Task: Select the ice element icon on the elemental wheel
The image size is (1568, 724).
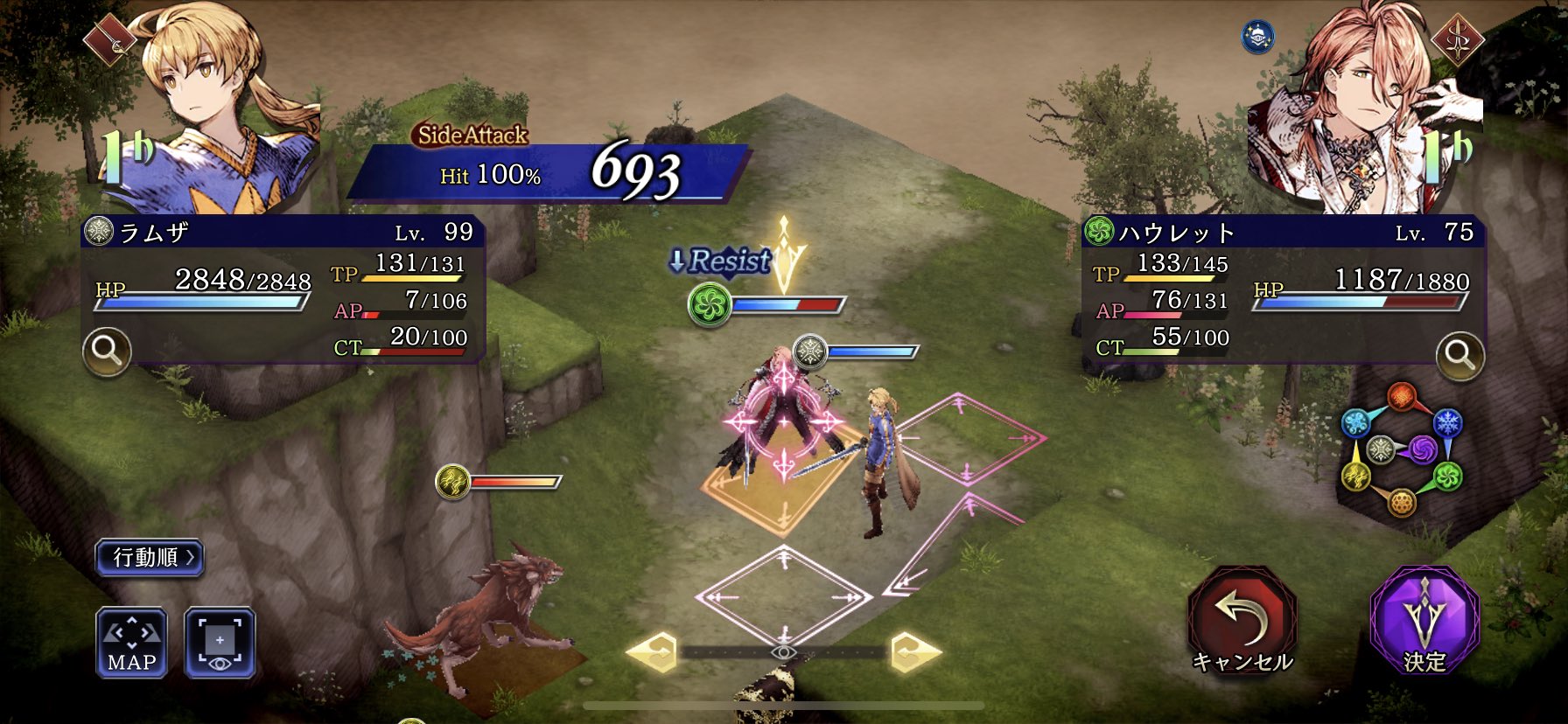Action: [1447, 424]
